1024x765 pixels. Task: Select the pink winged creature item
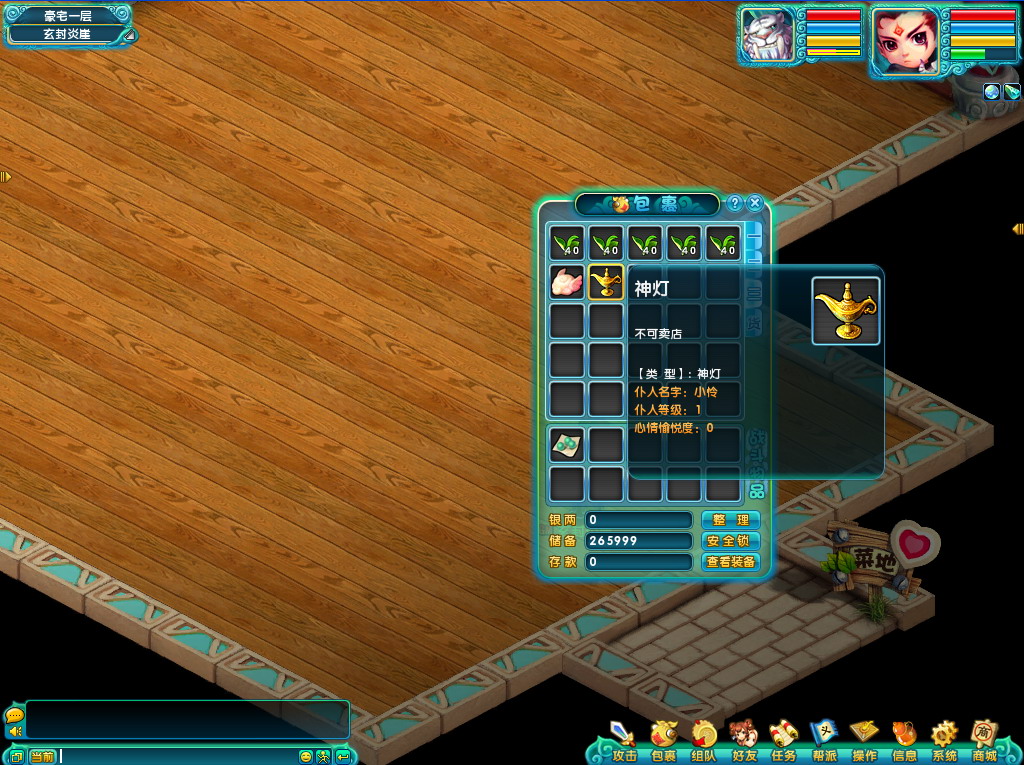click(567, 283)
